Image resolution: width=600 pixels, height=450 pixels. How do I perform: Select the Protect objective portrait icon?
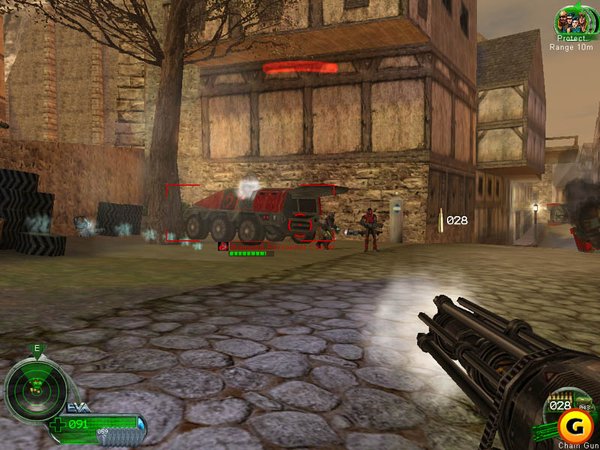click(573, 21)
